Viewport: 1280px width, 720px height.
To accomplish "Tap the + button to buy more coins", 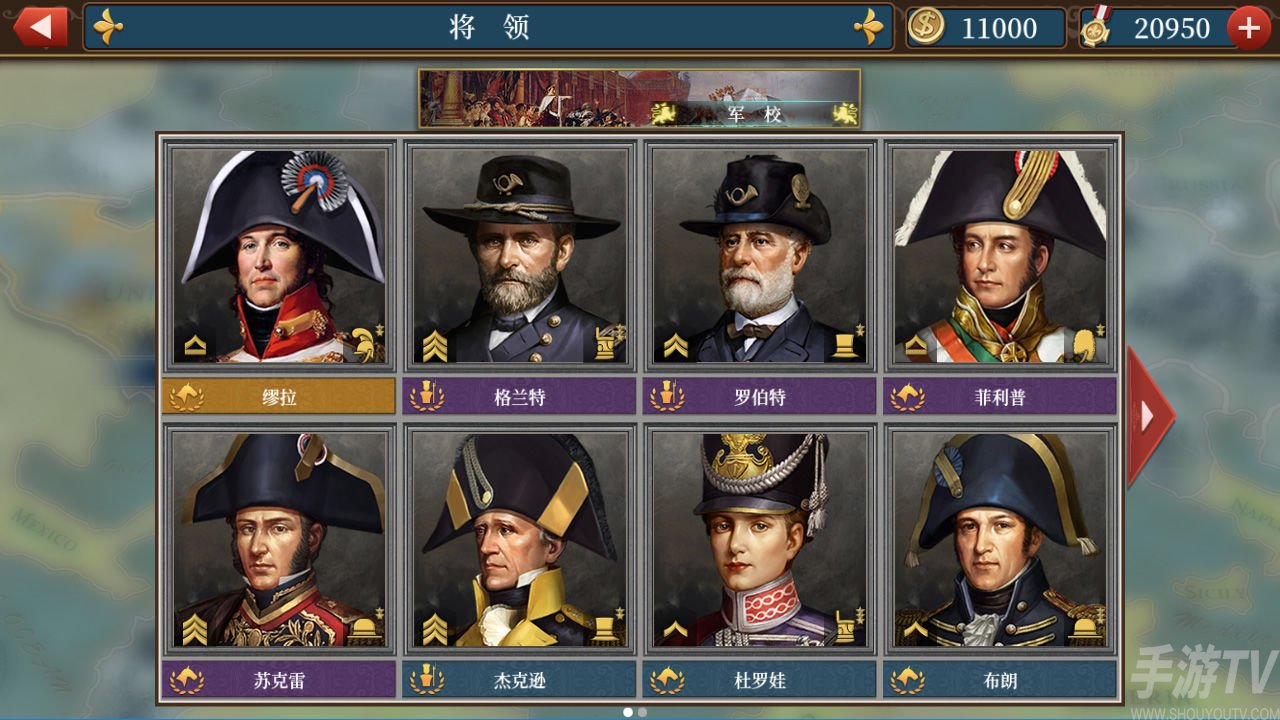I will click(x=1248, y=27).
